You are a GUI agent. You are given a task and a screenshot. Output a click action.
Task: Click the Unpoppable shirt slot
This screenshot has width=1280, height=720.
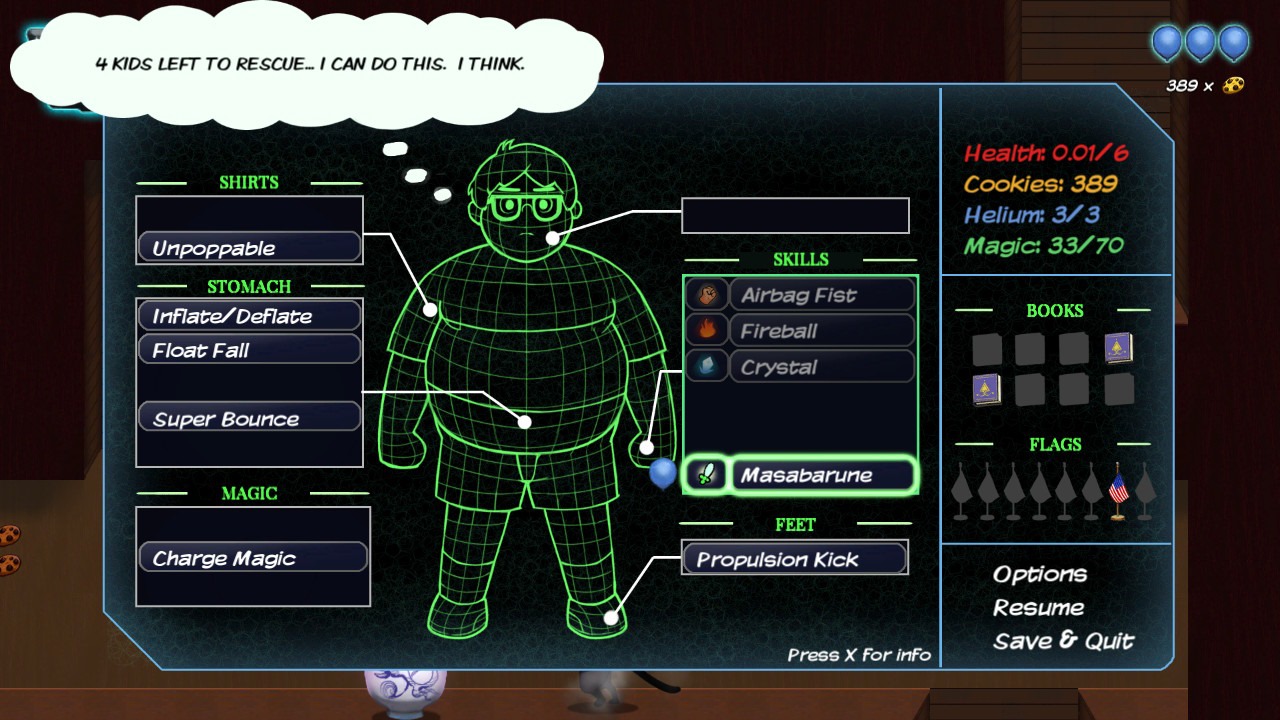coord(248,247)
